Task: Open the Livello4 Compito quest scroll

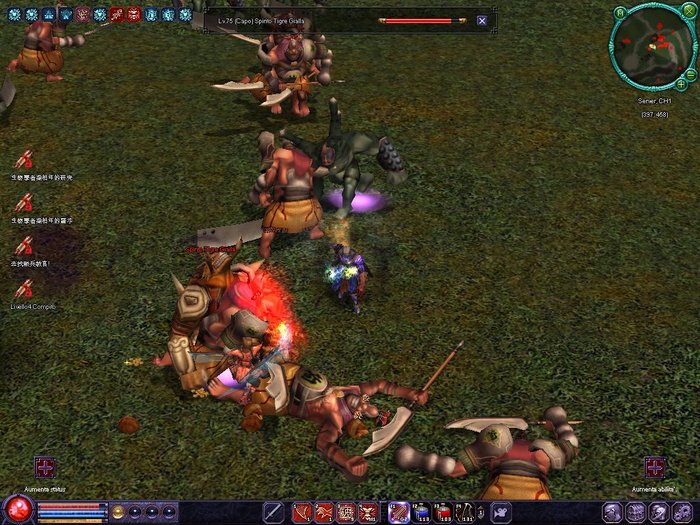Action: coord(24,286)
